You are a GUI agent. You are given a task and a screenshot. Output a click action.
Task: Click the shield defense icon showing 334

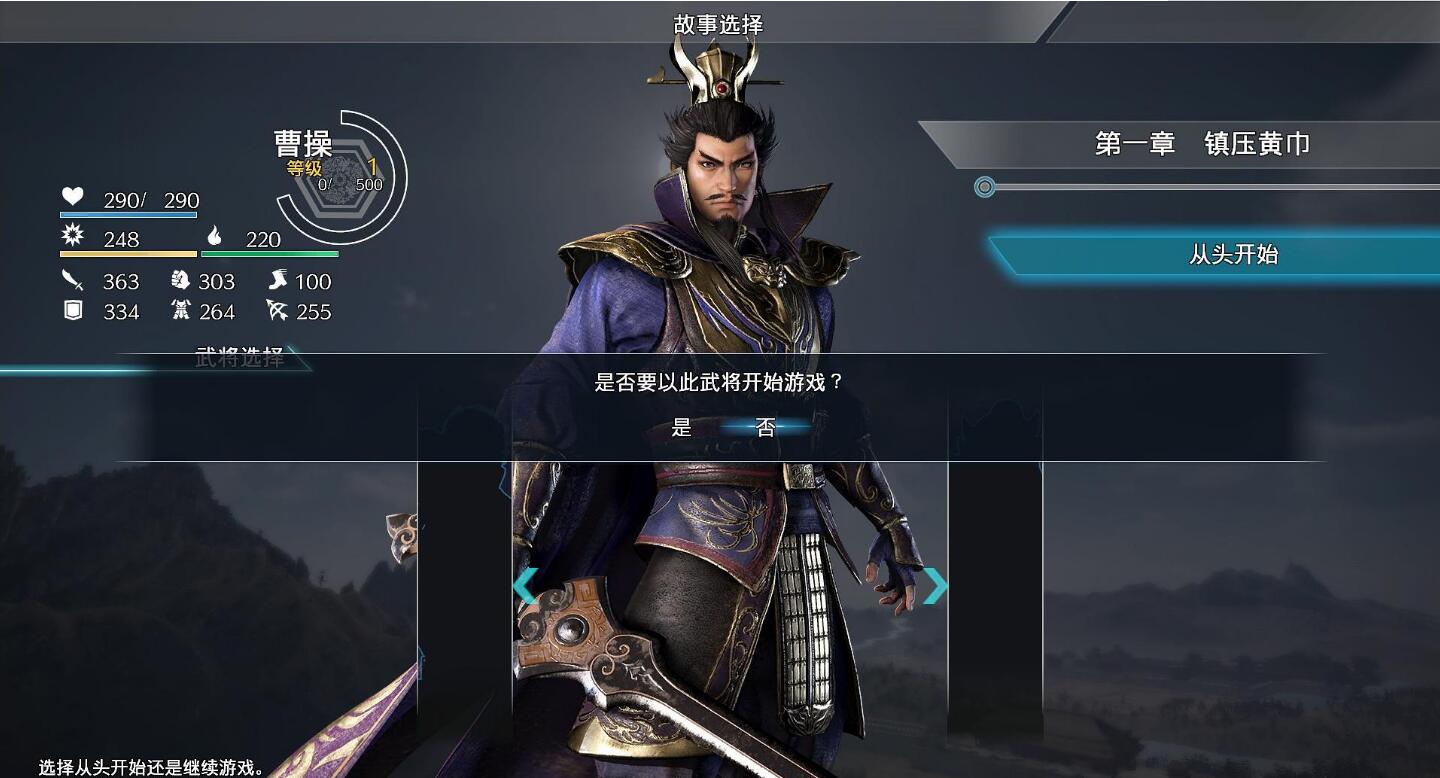pyautogui.click(x=72, y=312)
